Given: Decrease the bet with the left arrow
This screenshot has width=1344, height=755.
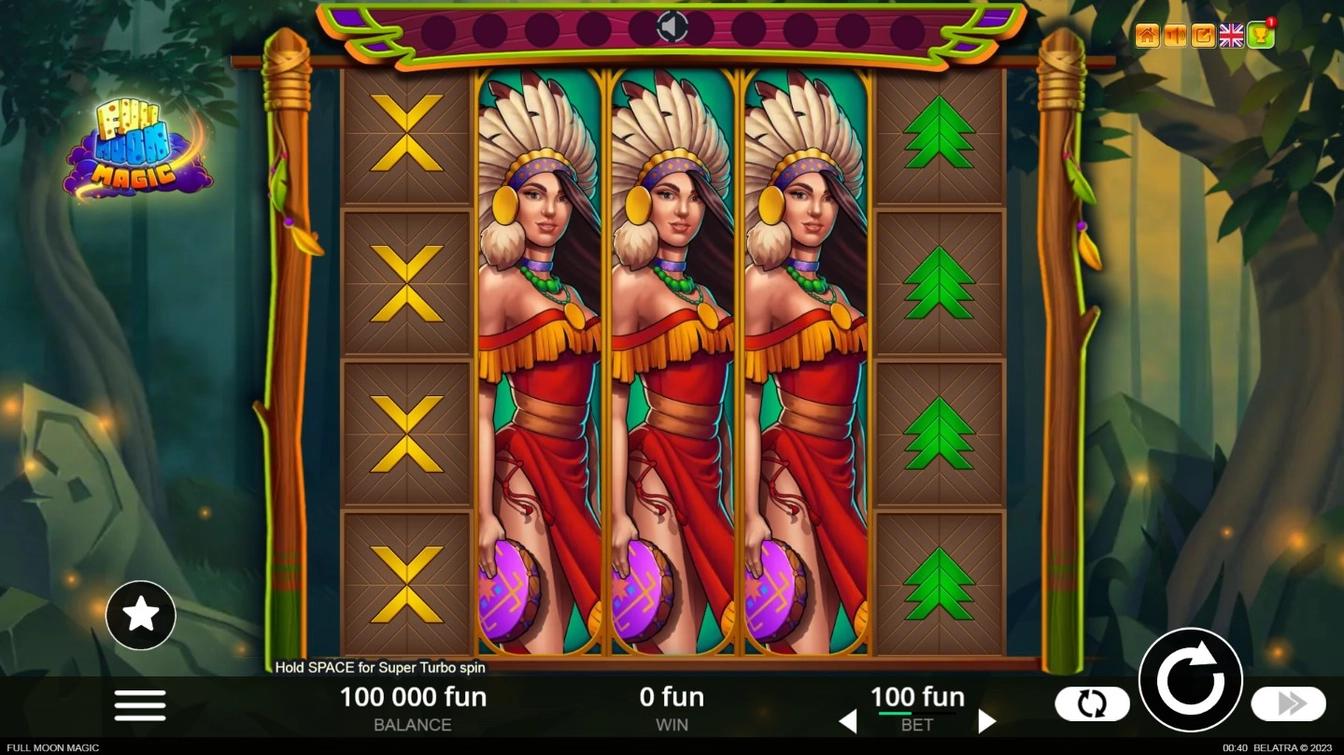Looking at the screenshot, I should point(848,721).
